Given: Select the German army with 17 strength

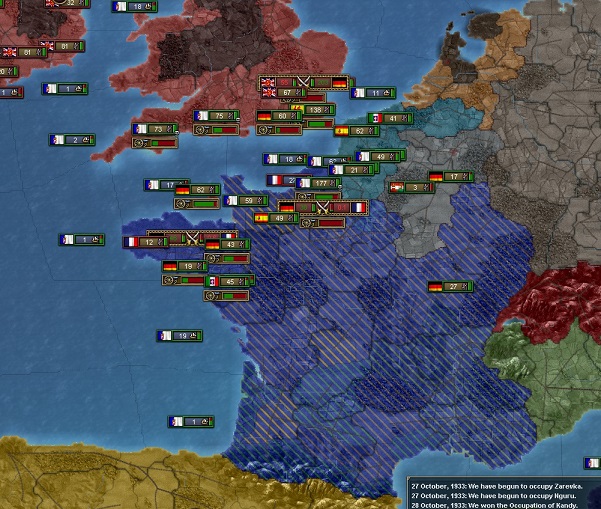Looking at the screenshot, I should point(450,177).
